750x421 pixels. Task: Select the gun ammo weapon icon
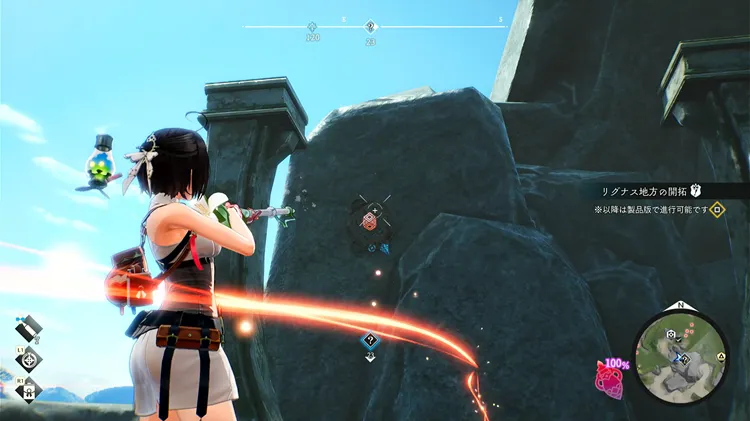coord(28,326)
